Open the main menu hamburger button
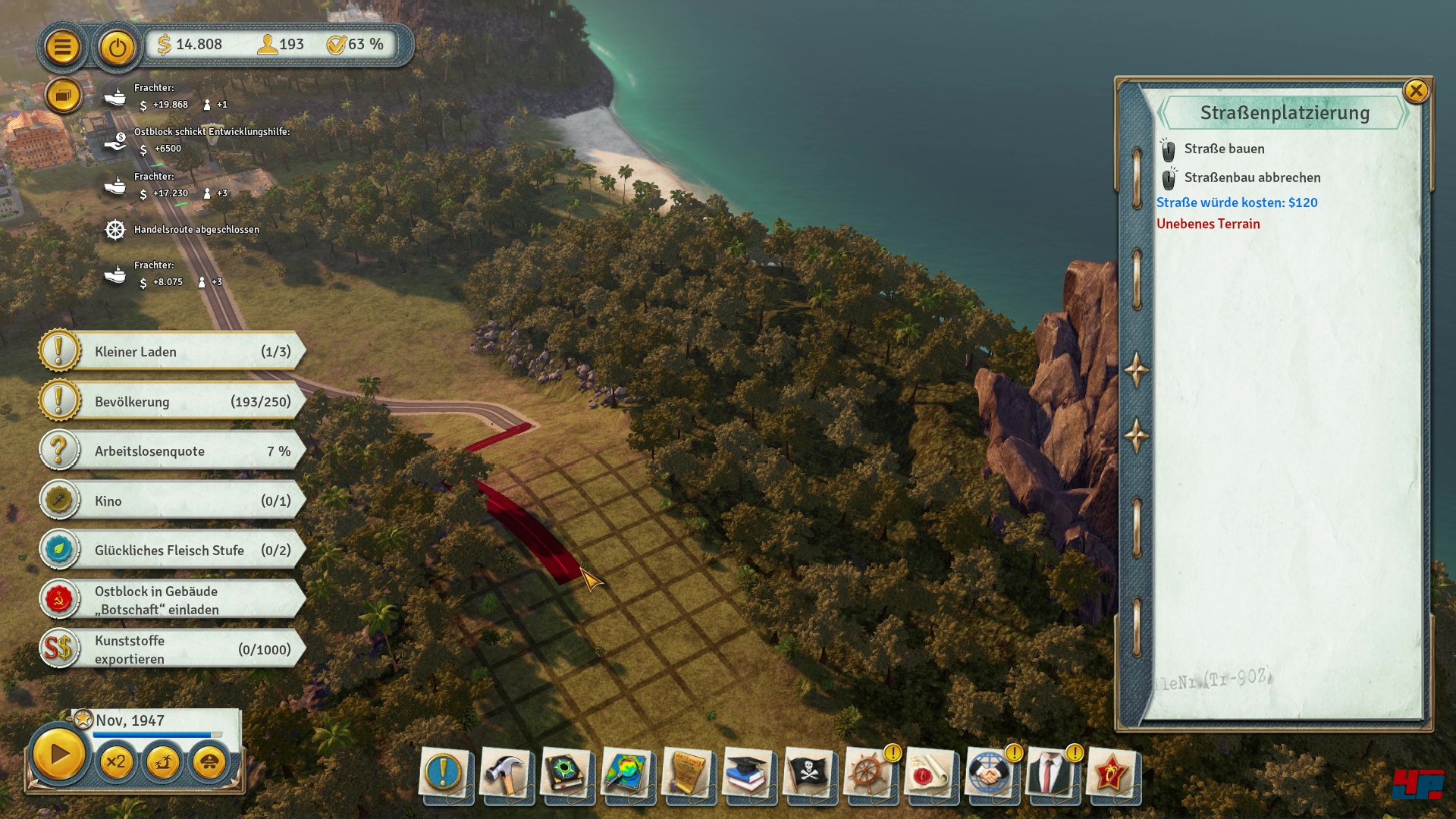Image resolution: width=1456 pixels, height=819 pixels. (62, 47)
